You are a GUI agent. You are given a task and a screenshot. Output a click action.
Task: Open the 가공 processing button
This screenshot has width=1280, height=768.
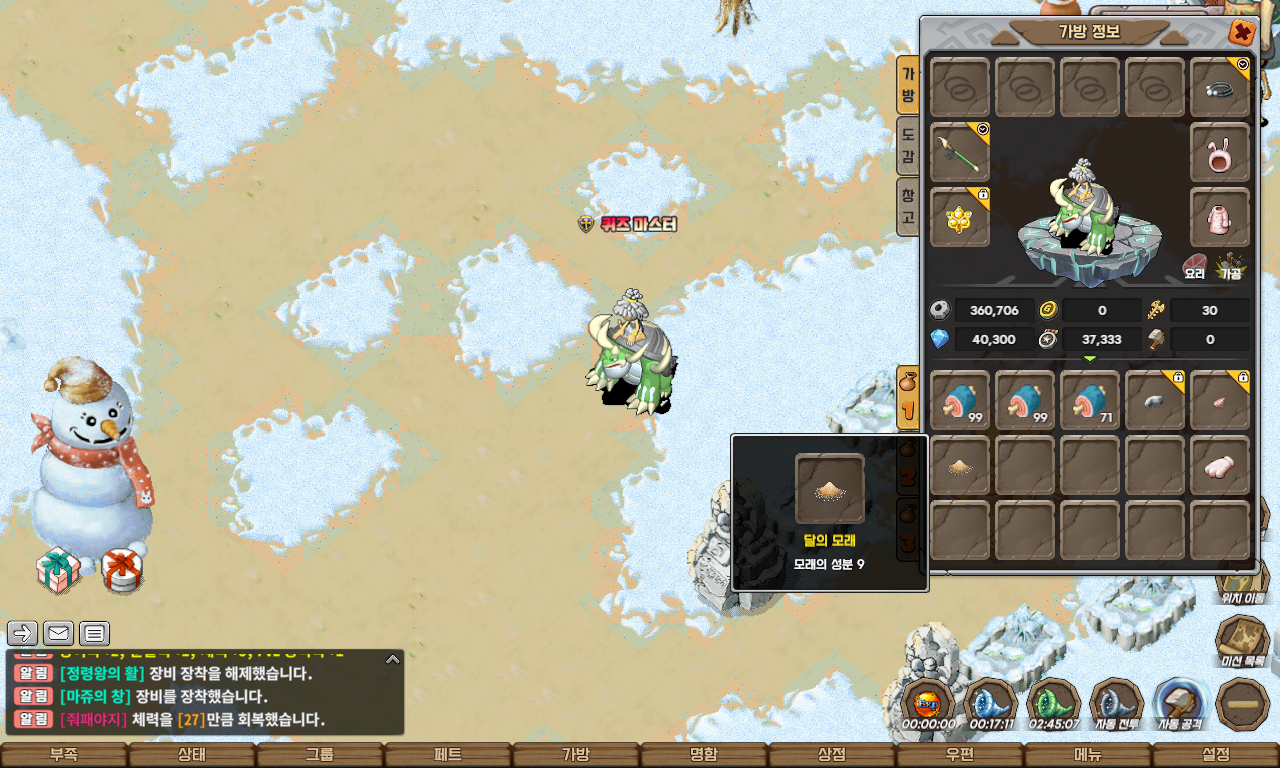coord(1229,267)
